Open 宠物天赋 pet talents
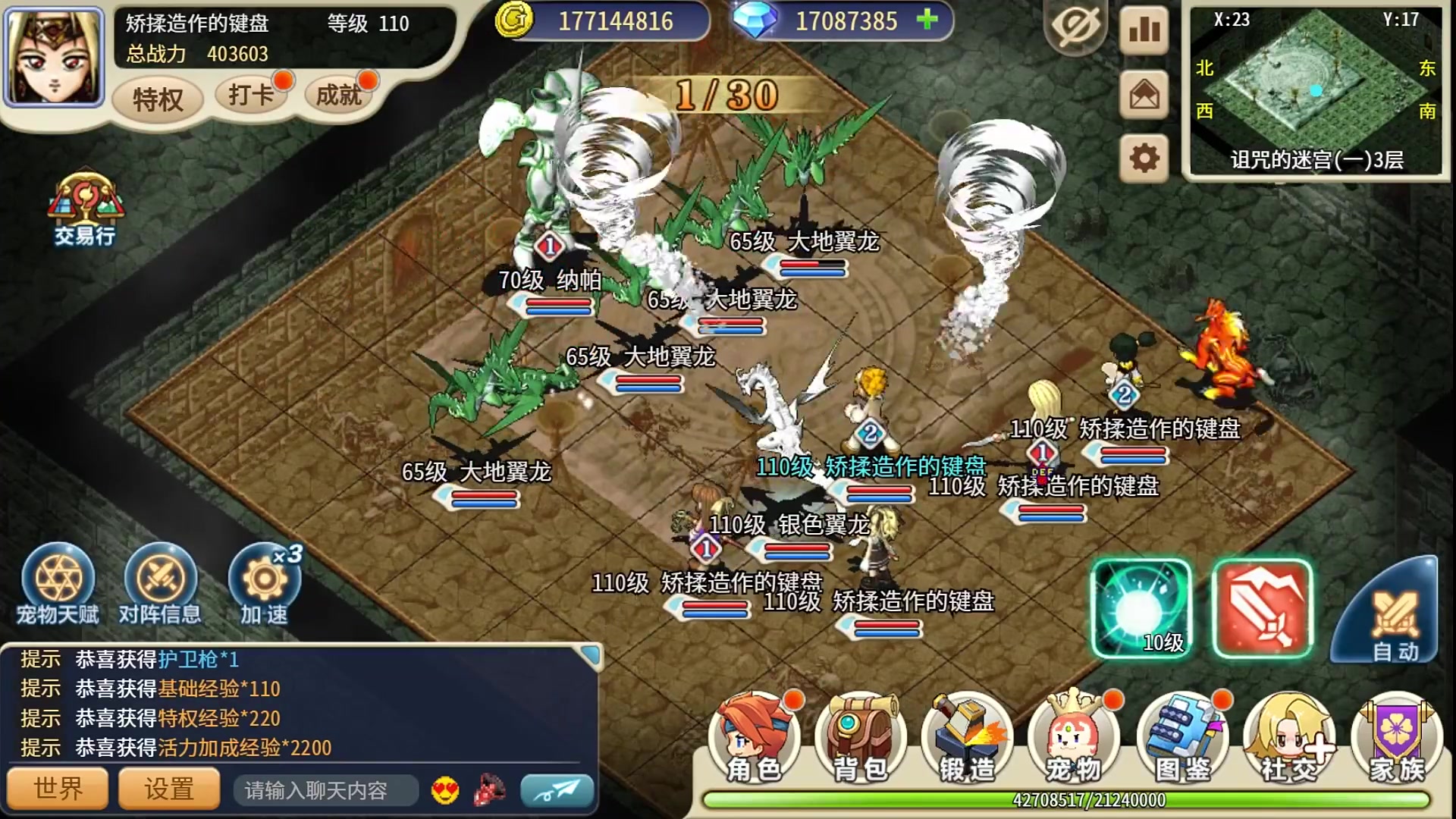This screenshot has width=1456, height=819. pyautogui.click(x=58, y=584)
